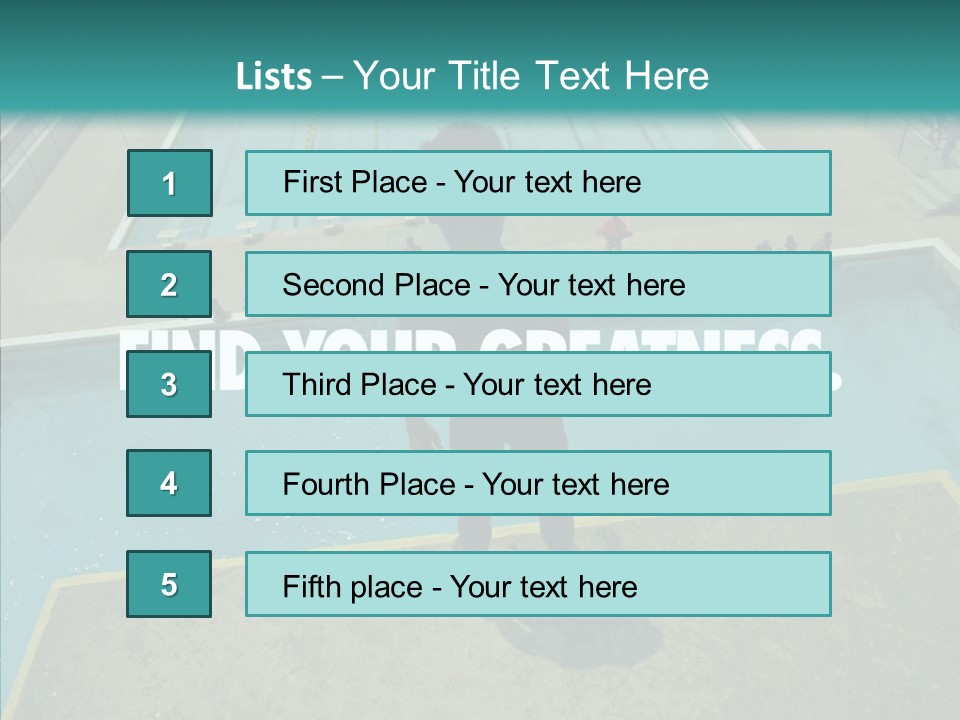
Task: Select the Fifth place text bar
Action: [538, 584]
